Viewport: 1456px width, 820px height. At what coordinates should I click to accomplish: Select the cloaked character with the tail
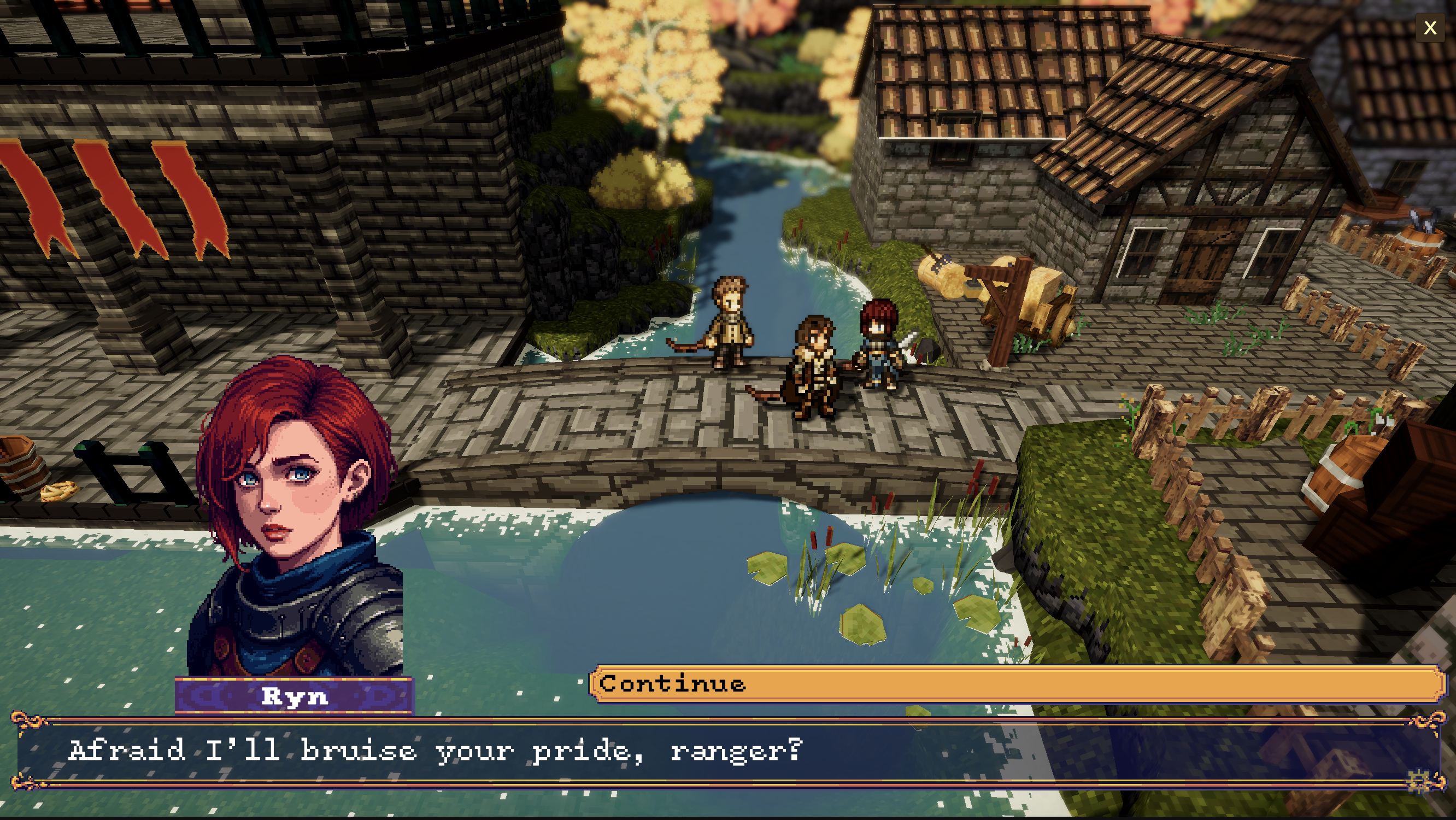814,367
